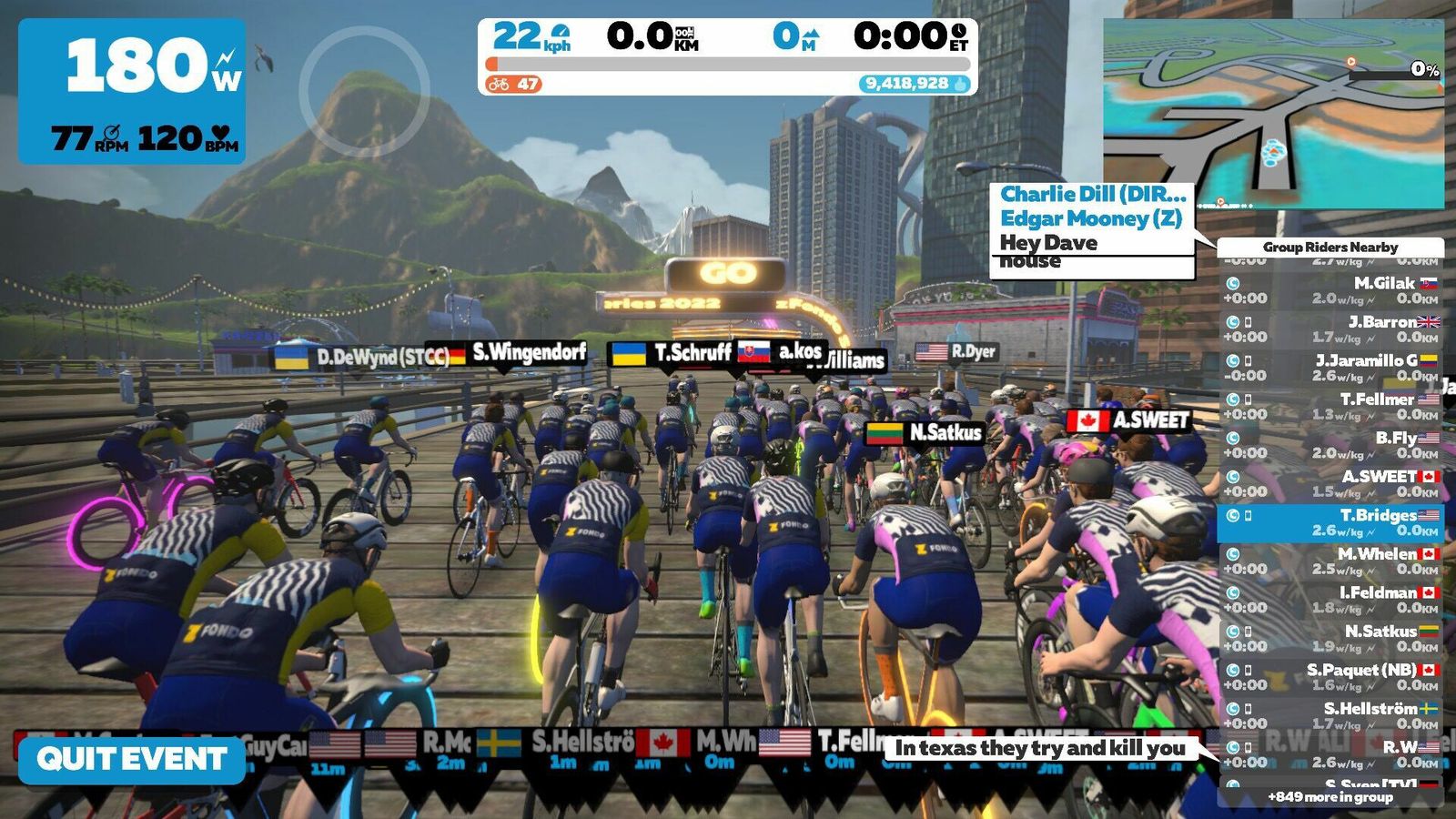Click the Group Riders Nearby header
This screenshot has height=819, width=1456.
click(x=1330, y=248)
